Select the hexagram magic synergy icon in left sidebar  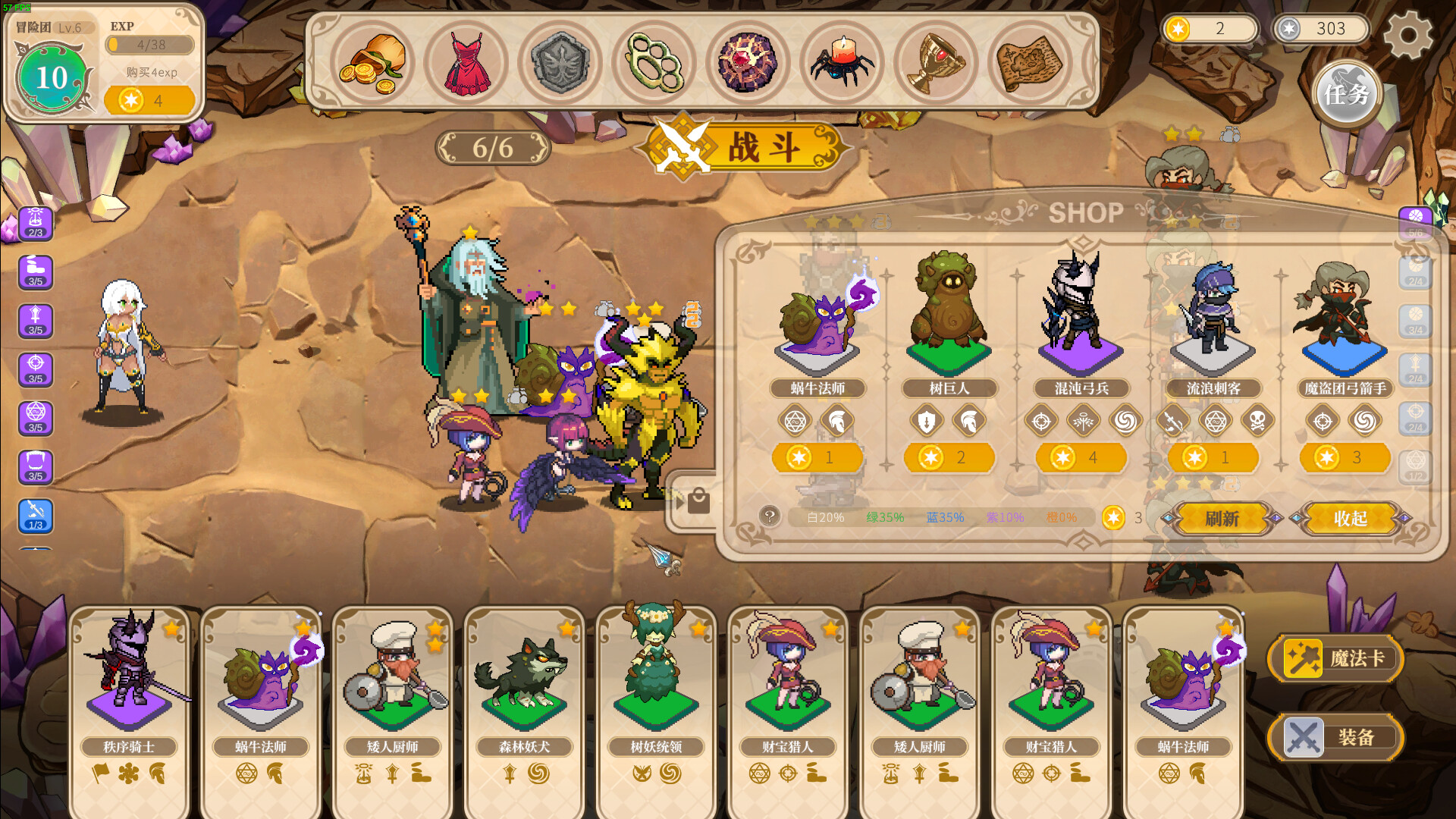[x=35, y=417]
